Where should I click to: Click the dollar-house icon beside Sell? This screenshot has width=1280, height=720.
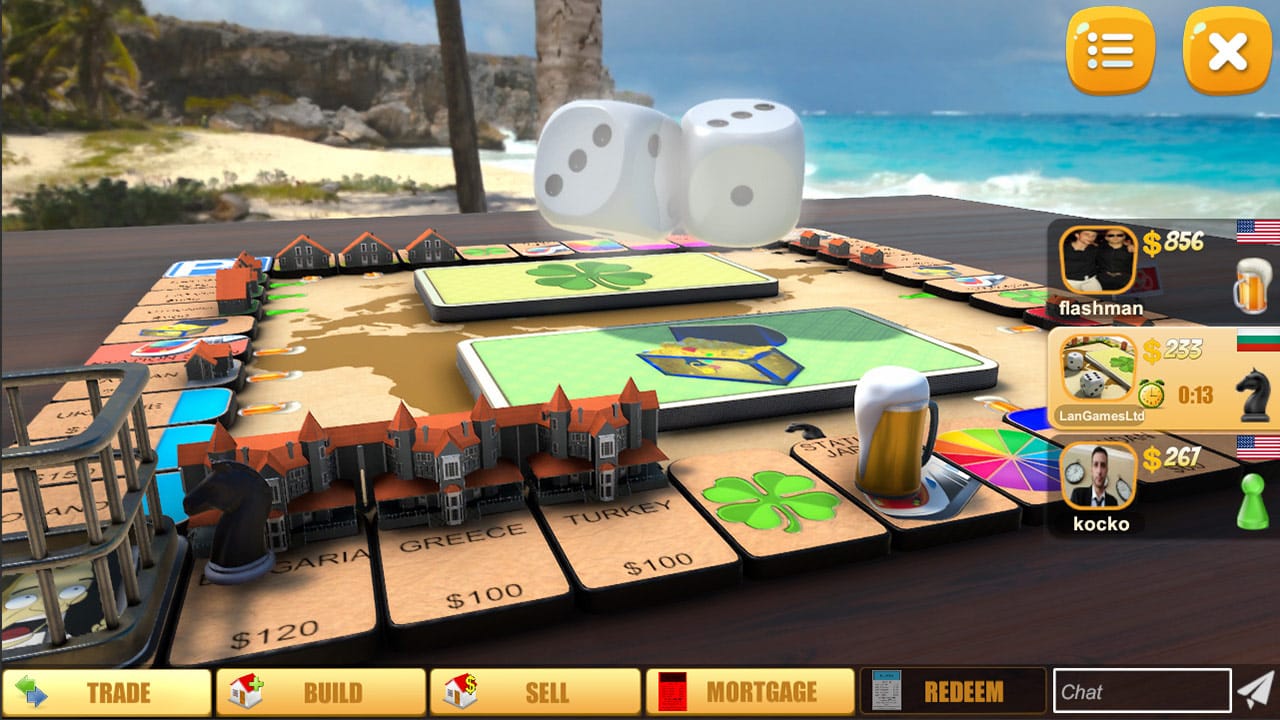459,691
